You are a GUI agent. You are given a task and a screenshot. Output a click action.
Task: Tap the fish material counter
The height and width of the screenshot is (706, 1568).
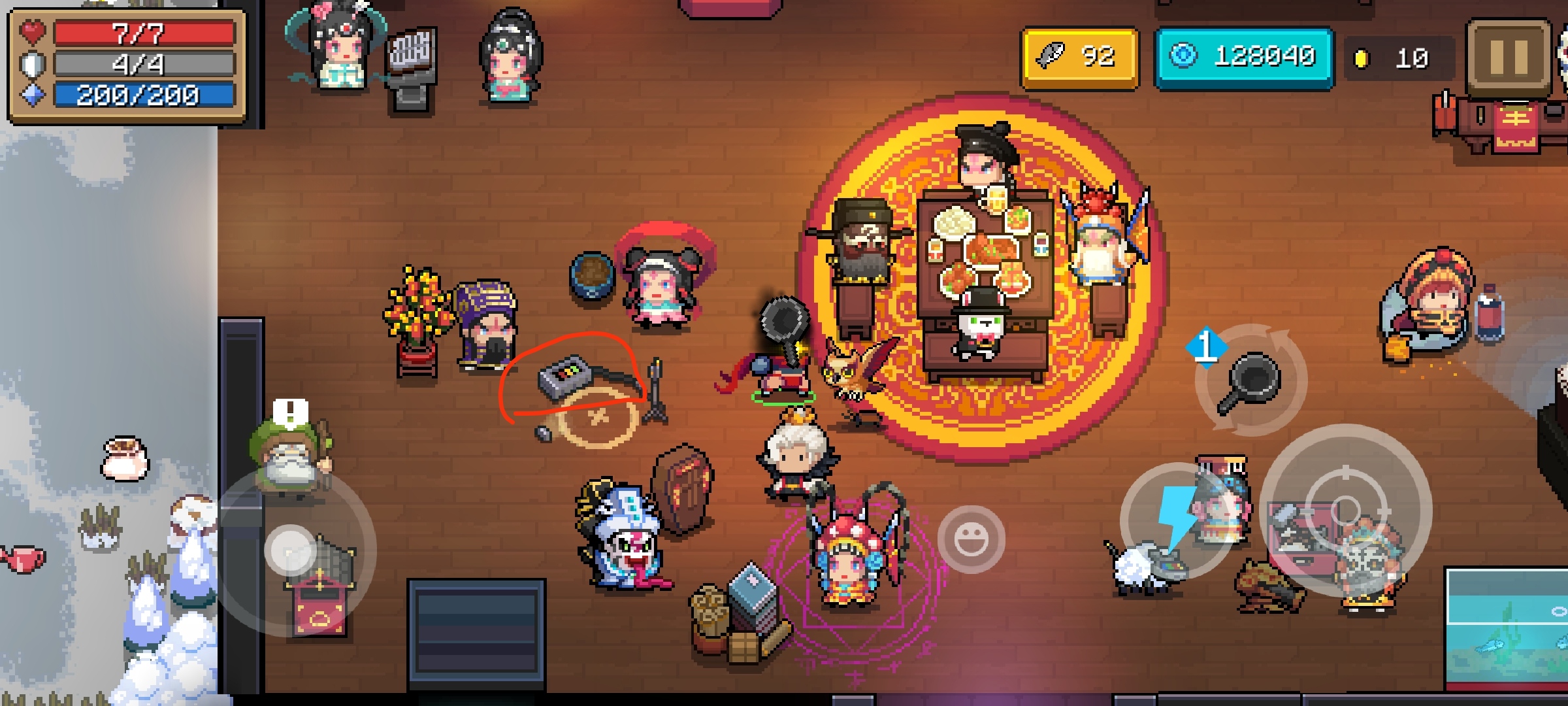click(1079, 58)
